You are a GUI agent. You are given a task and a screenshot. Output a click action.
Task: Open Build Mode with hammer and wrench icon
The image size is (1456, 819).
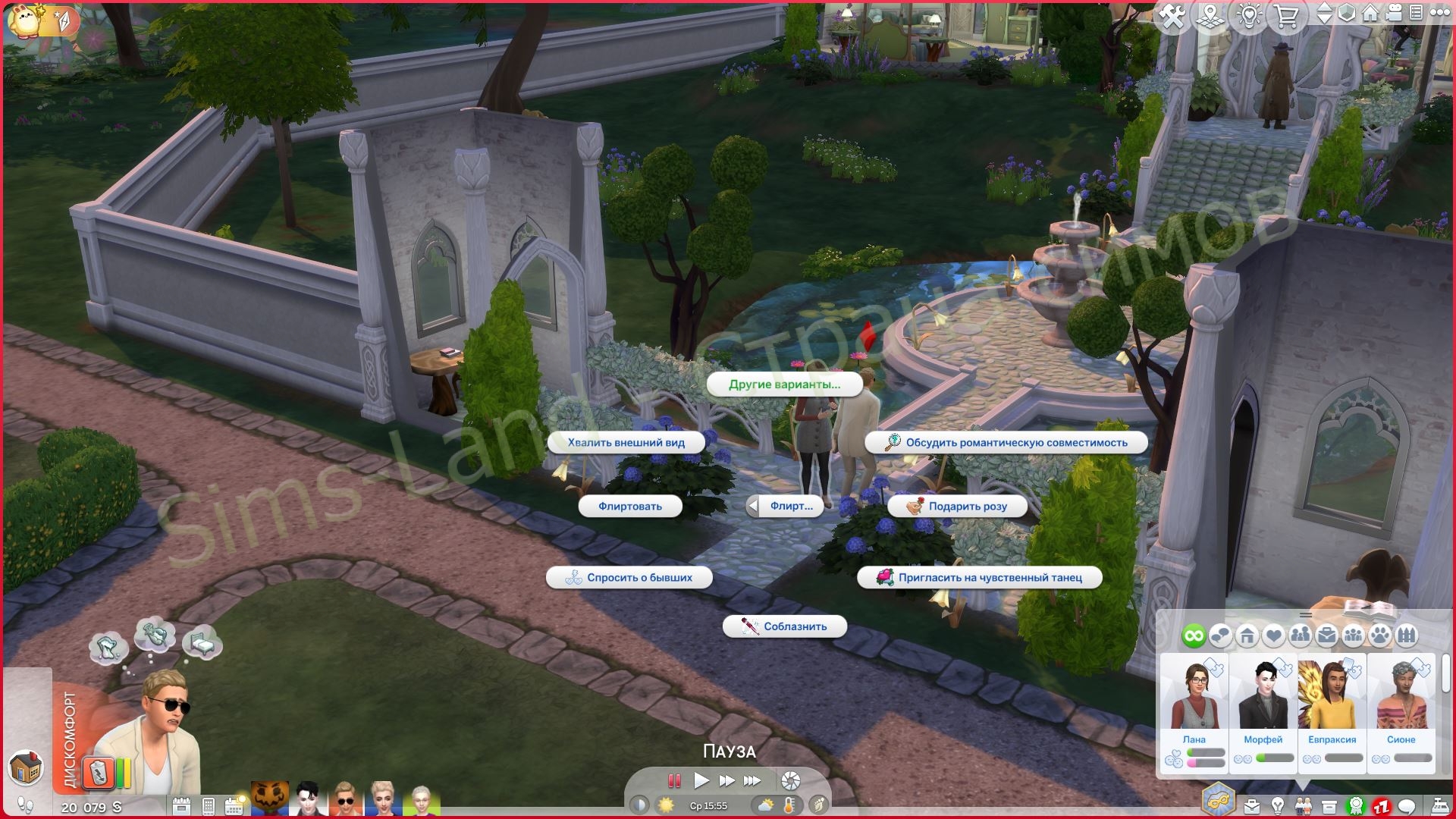[x=1172, y=17]
